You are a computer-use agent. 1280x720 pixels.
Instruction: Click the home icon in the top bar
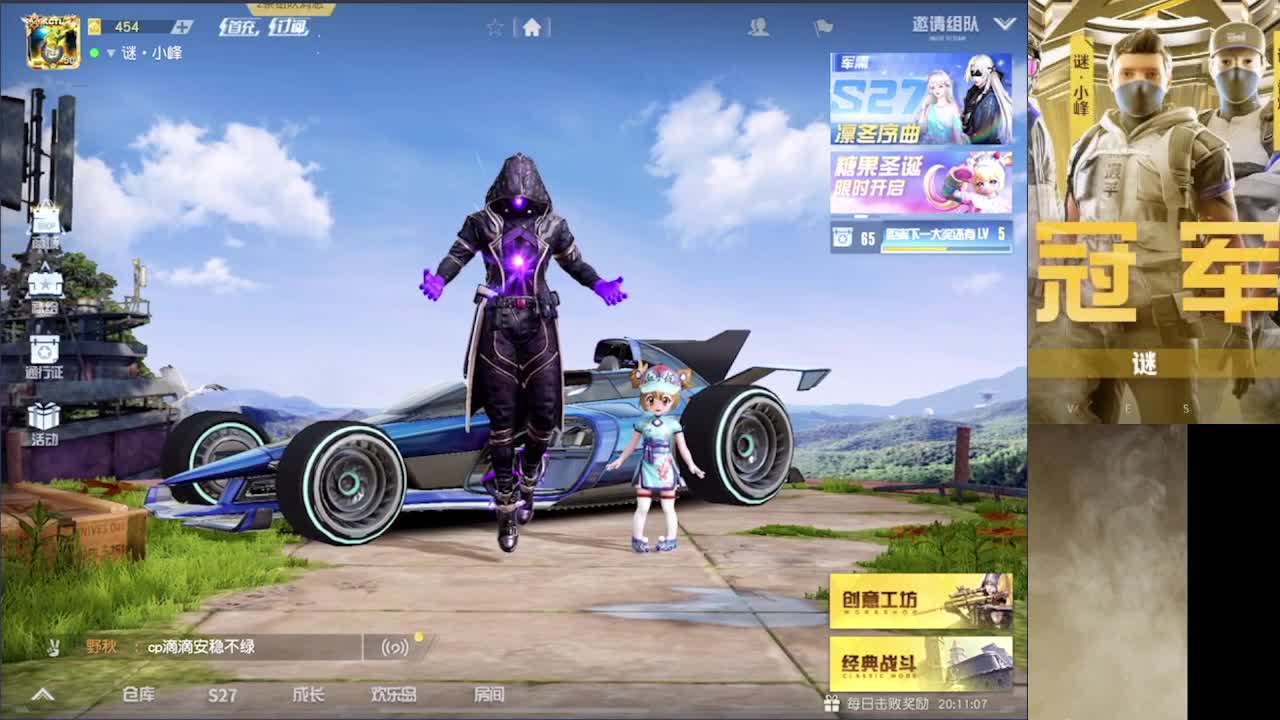(532, 28)
